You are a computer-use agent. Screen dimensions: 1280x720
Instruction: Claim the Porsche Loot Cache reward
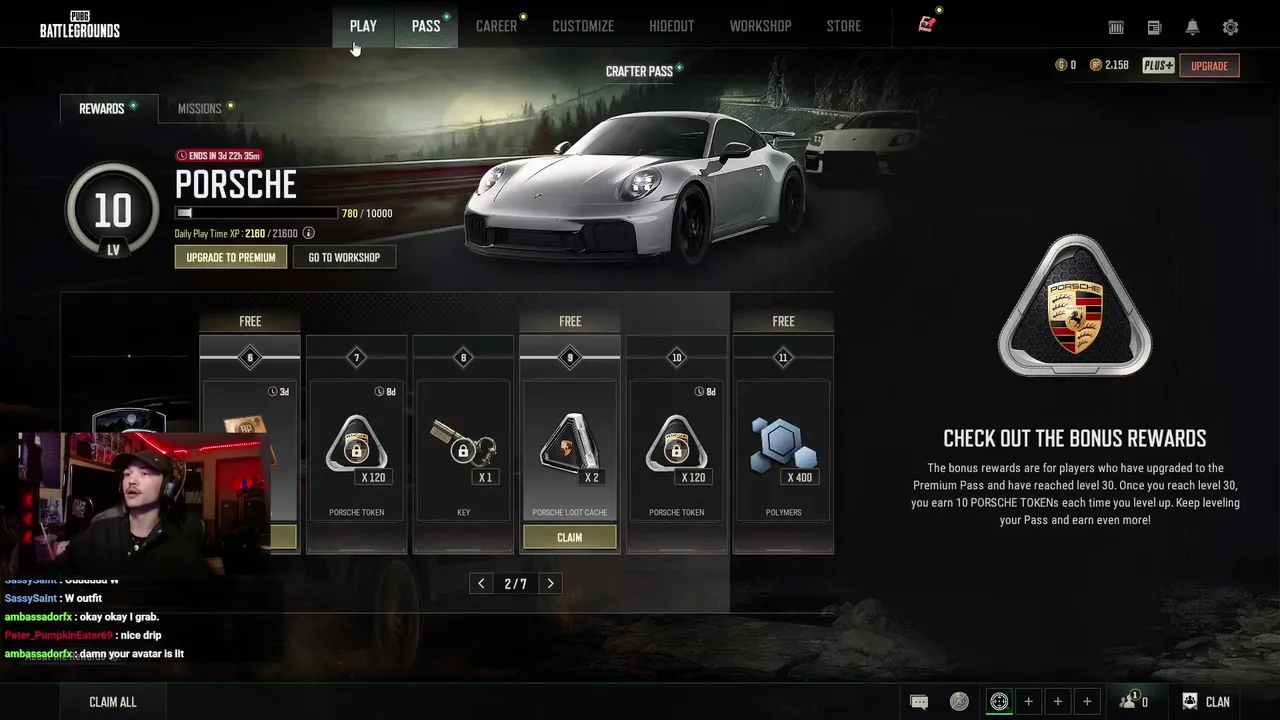[569, 537]
